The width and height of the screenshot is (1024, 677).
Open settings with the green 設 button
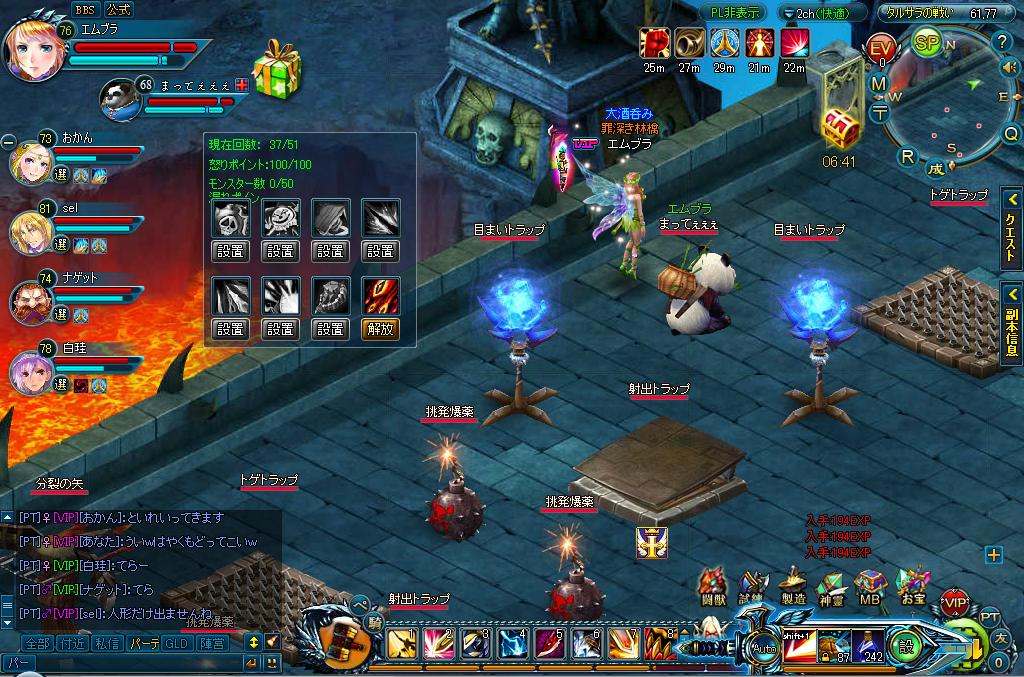[x=906, y=645]
